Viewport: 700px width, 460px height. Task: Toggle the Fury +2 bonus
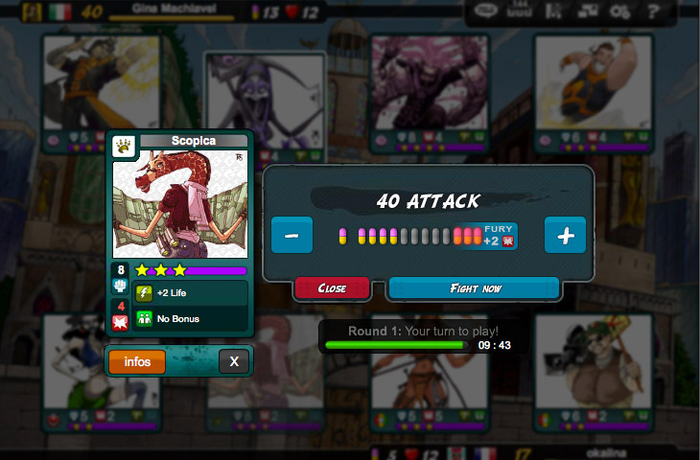[x=497, y=235]
